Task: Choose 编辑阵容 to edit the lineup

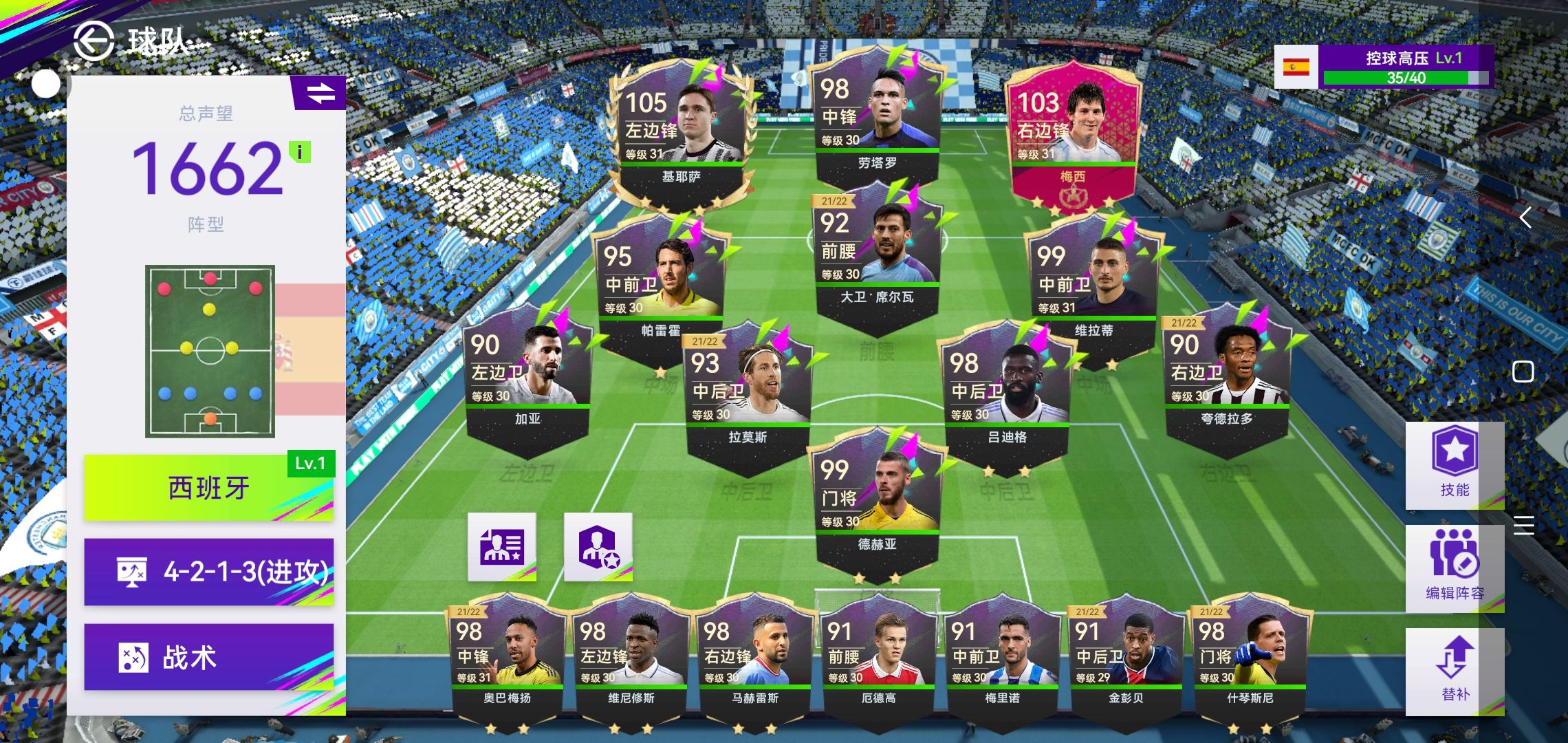Action: [1454, 568]
